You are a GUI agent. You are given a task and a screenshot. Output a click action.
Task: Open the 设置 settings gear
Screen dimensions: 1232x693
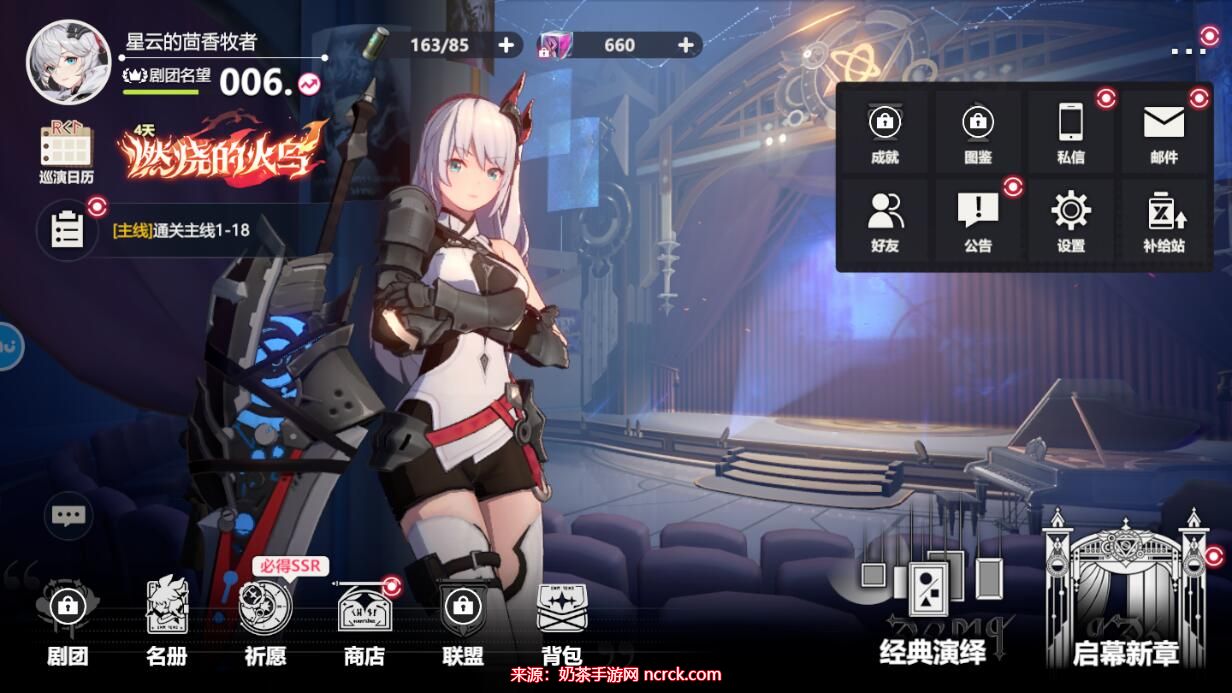pyautogui.click(x=1070, y=221)
